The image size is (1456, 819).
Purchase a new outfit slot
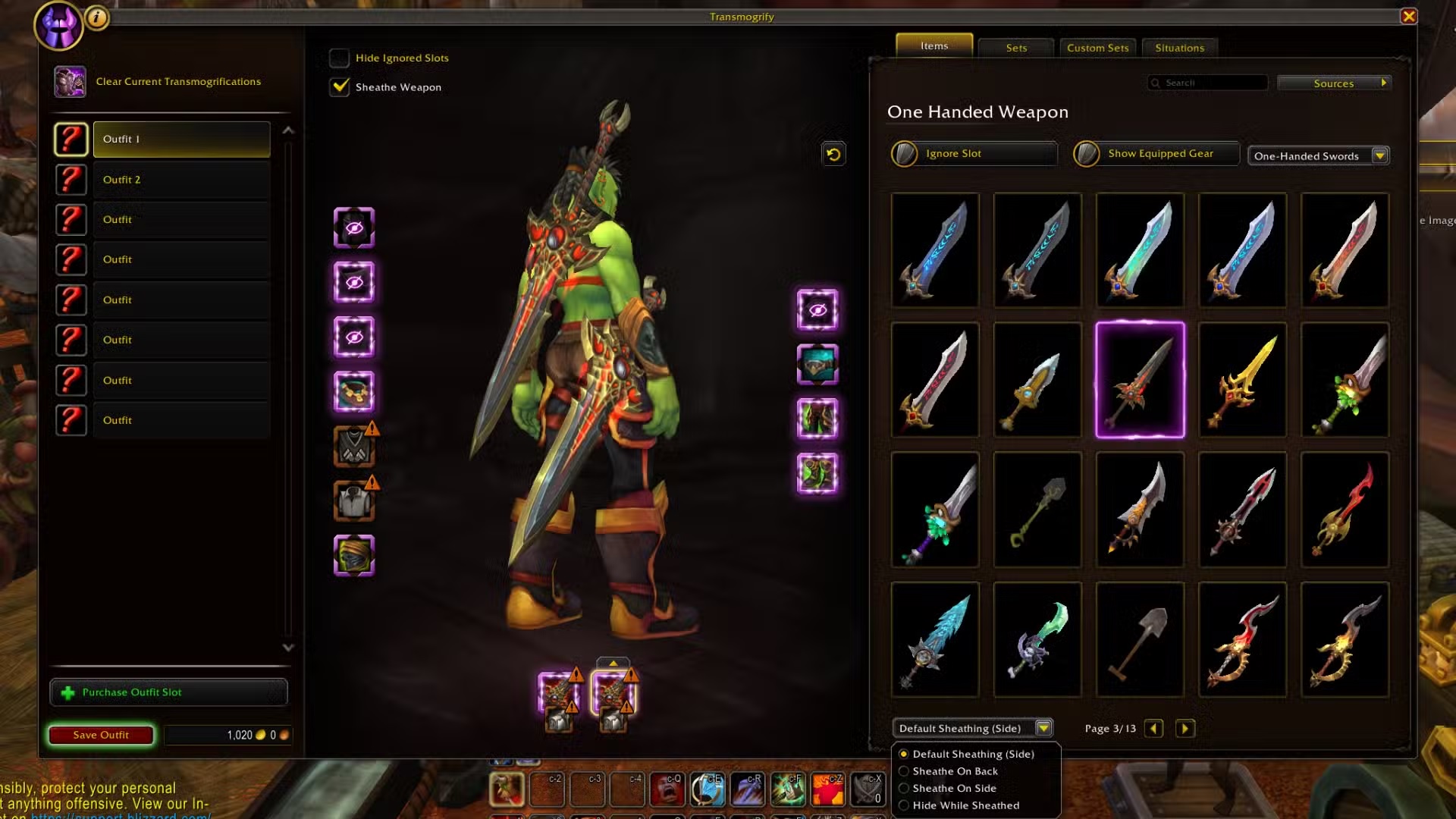[x=168, y=692]
